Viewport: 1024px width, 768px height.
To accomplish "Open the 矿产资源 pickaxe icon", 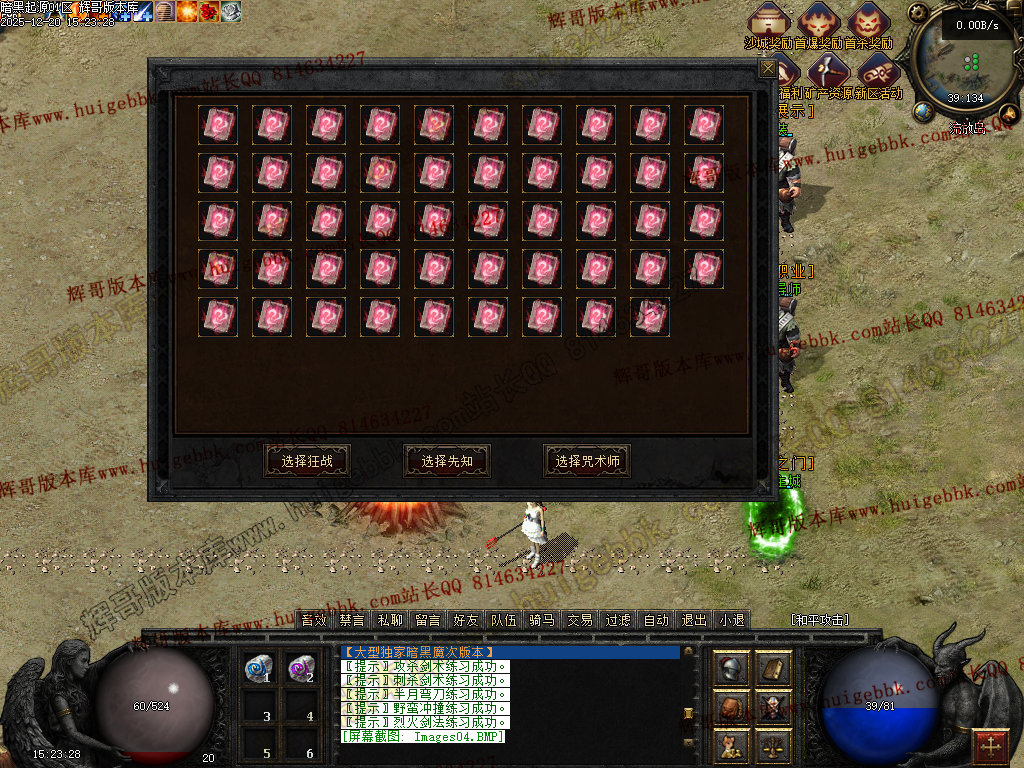I will (x=829, y=72).
